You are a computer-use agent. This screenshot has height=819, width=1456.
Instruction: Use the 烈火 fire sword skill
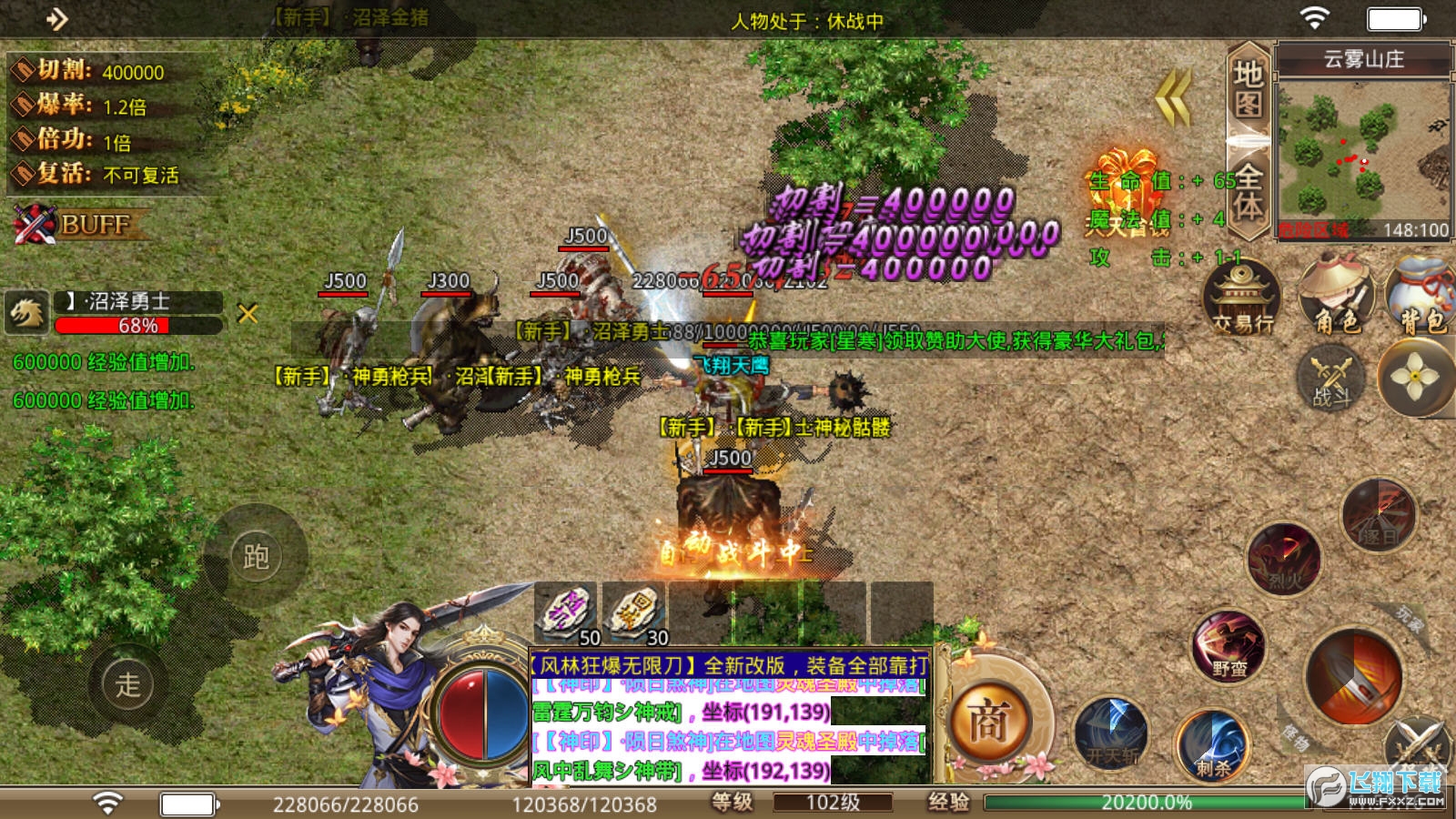point(1284,557)
